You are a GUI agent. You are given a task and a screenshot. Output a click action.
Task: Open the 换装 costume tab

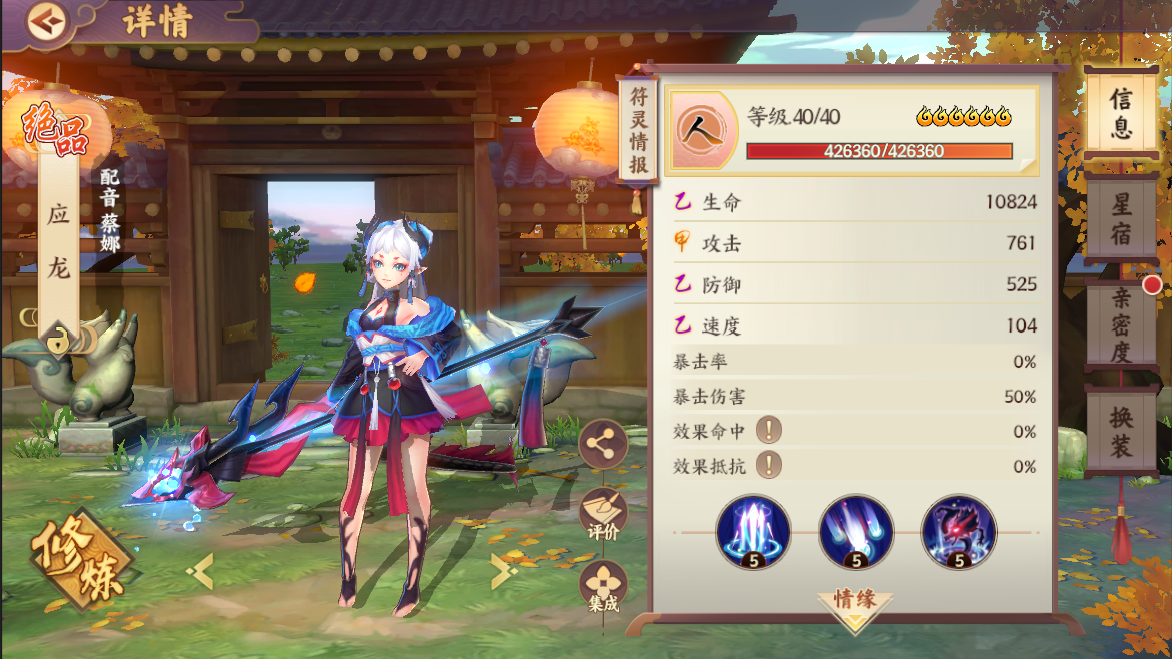click(1121, 433)
